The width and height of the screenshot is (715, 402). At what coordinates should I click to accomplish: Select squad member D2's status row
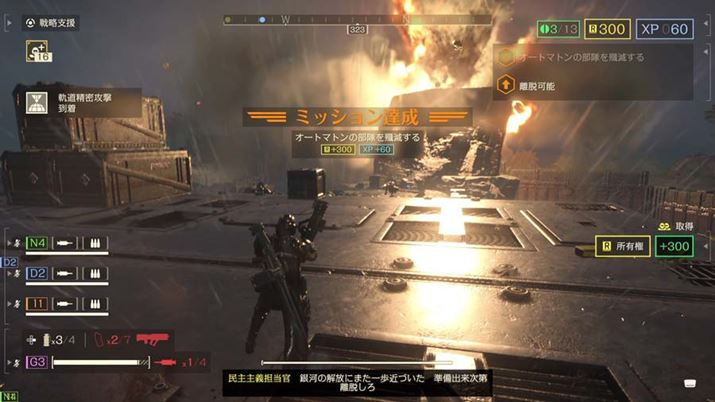click(60, 273)
